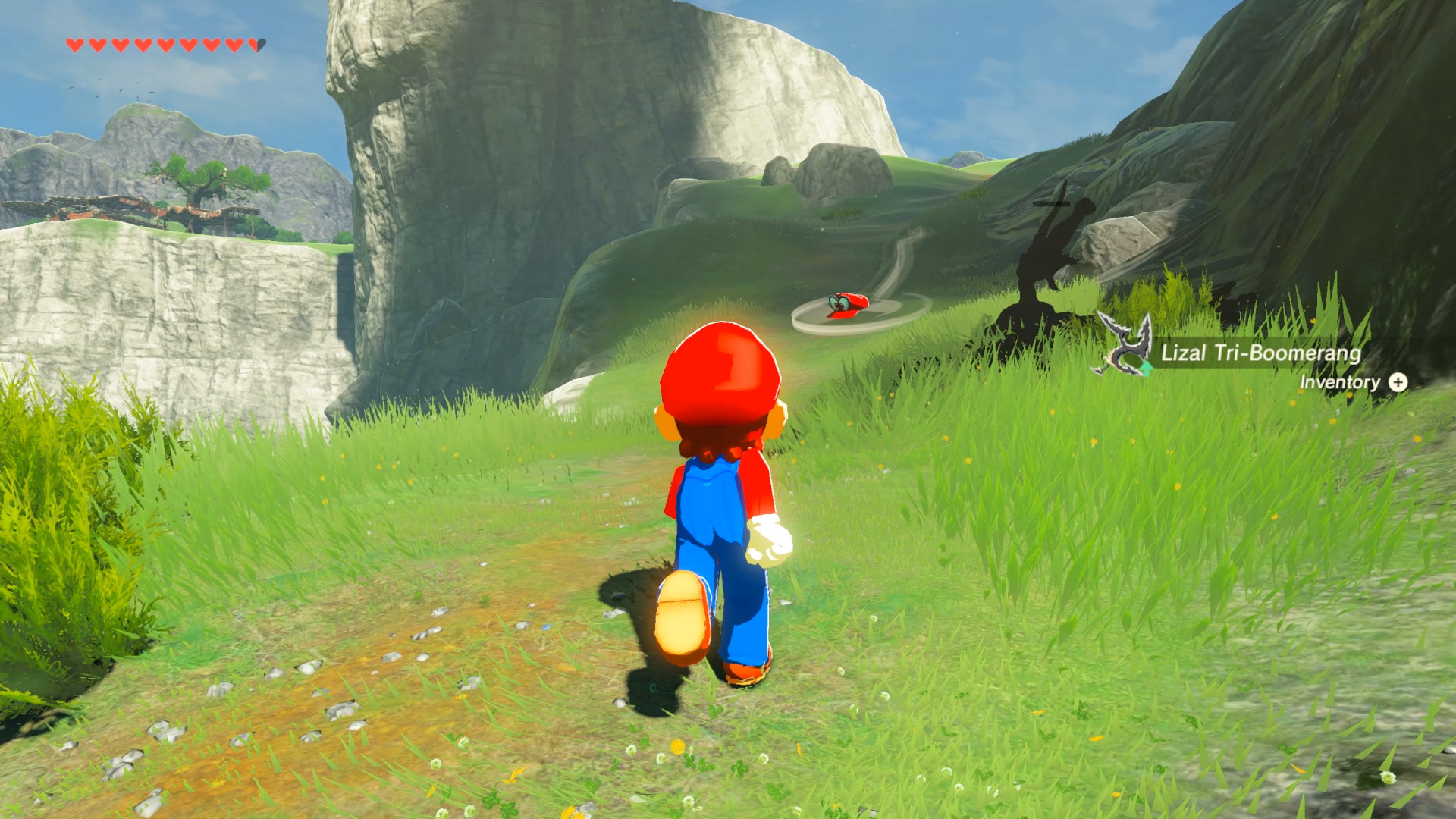The width and height of the screenshot is (1456, 819).
Task: Click the white plus circle next to Inventory
Action: 1398,383
